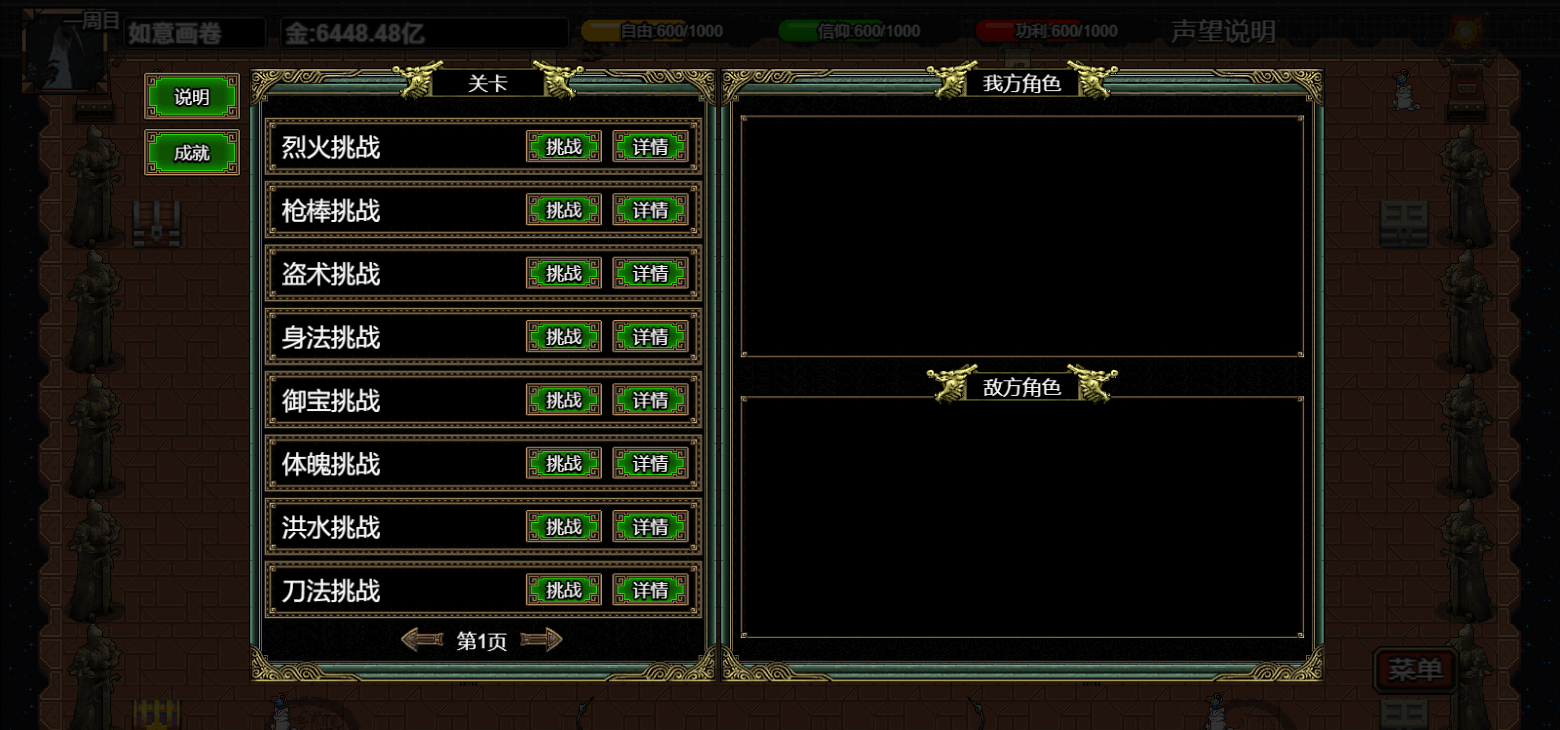Screen dimensions: 1560x730
Task: Open the 成就 achievements button
Action: tap(191, 153)
